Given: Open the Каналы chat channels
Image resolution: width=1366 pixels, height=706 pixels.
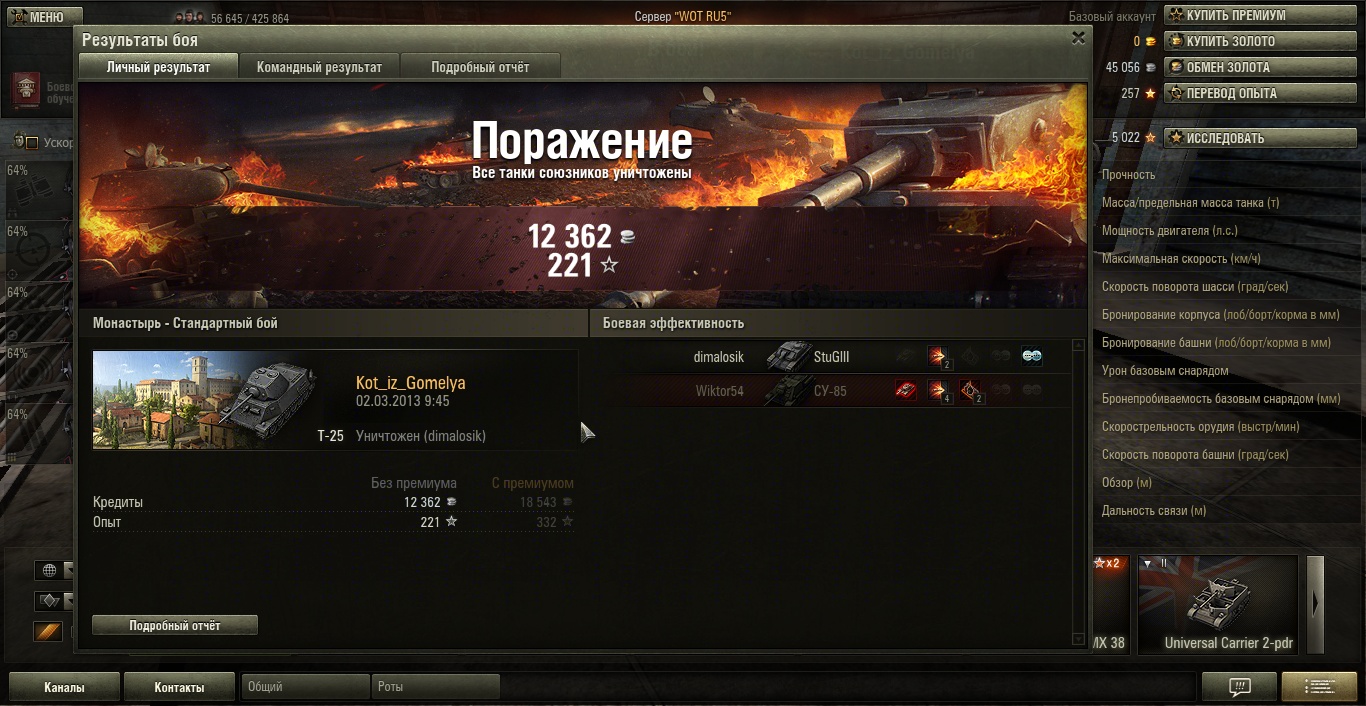Looking at the screenshot, I should [x=64, y=688].
